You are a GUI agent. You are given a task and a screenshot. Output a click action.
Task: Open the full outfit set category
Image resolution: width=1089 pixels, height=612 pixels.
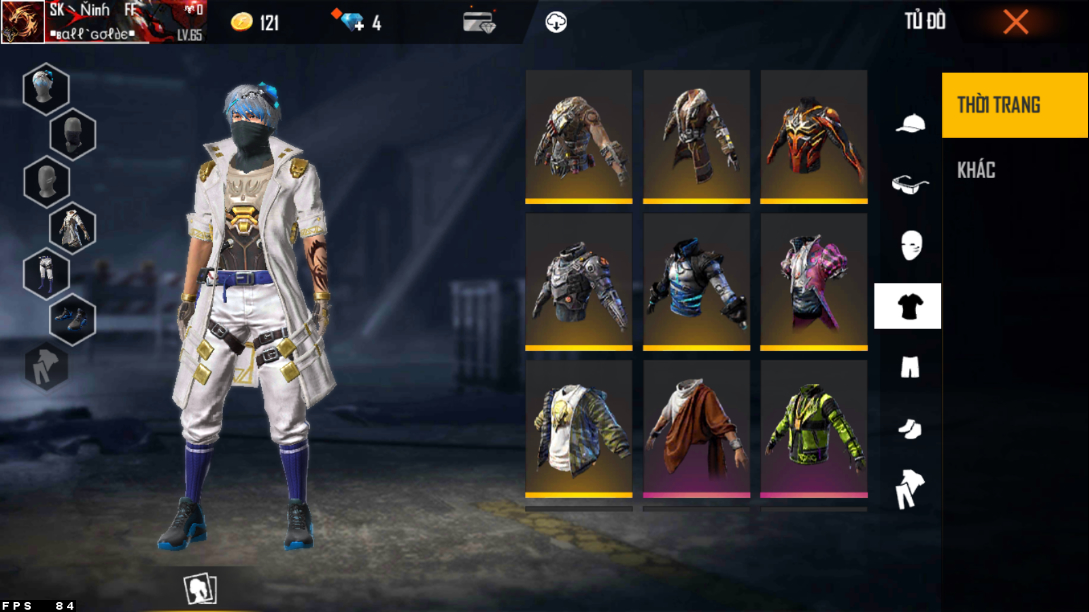pos(909,489)
